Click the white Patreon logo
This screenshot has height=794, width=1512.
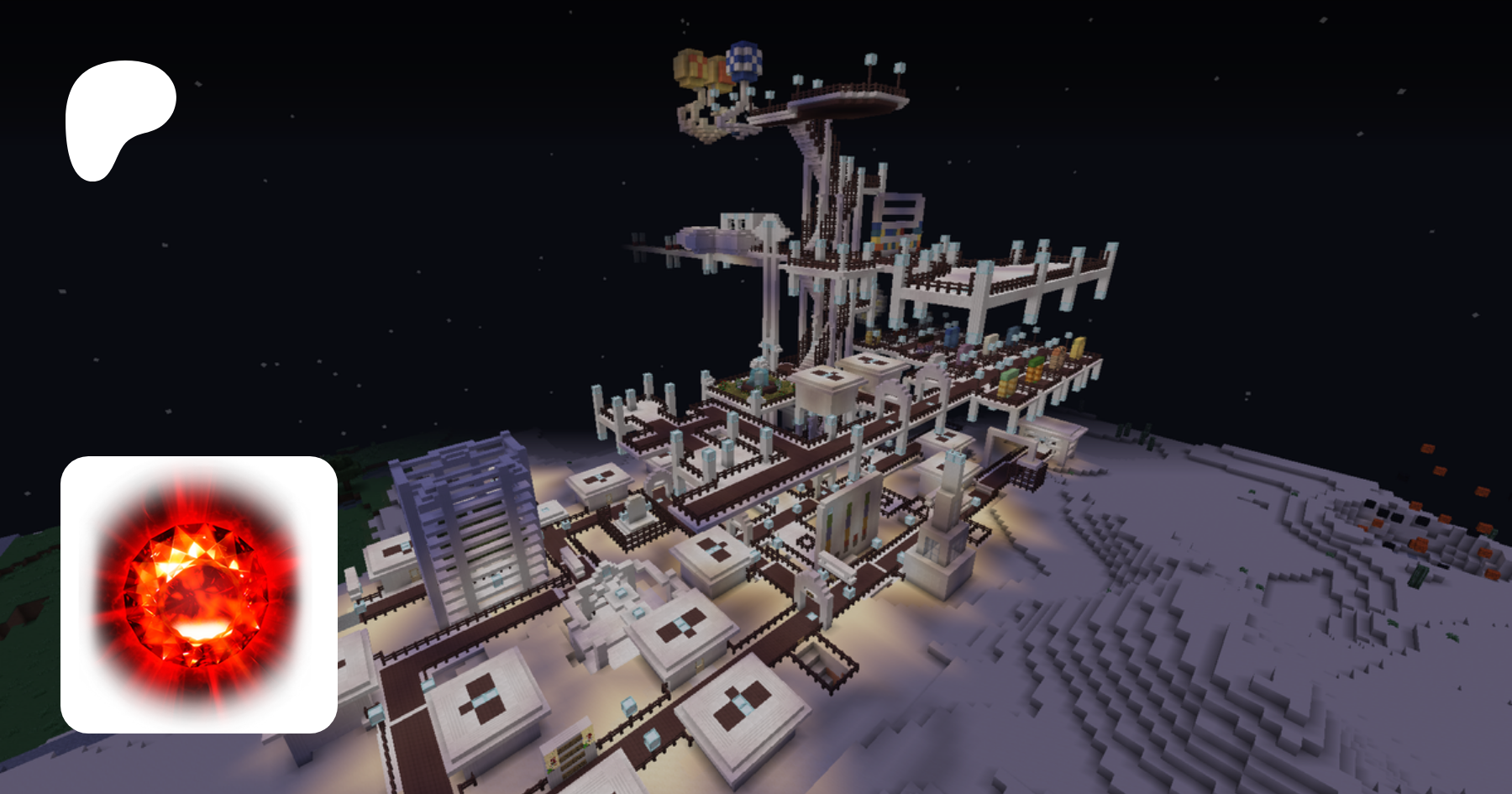click(x=118, y=118)
